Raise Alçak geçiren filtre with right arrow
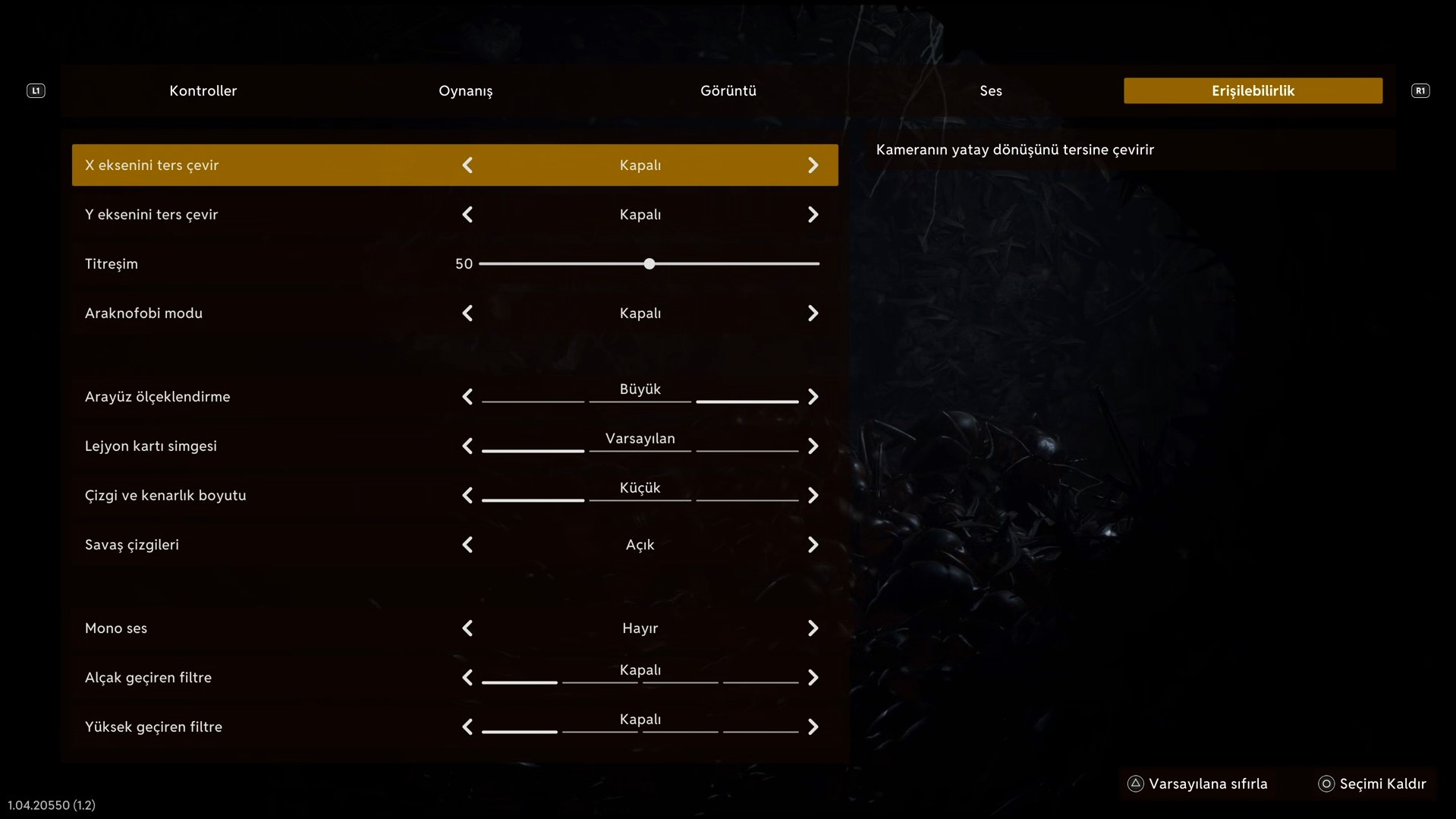 point(813,678)
